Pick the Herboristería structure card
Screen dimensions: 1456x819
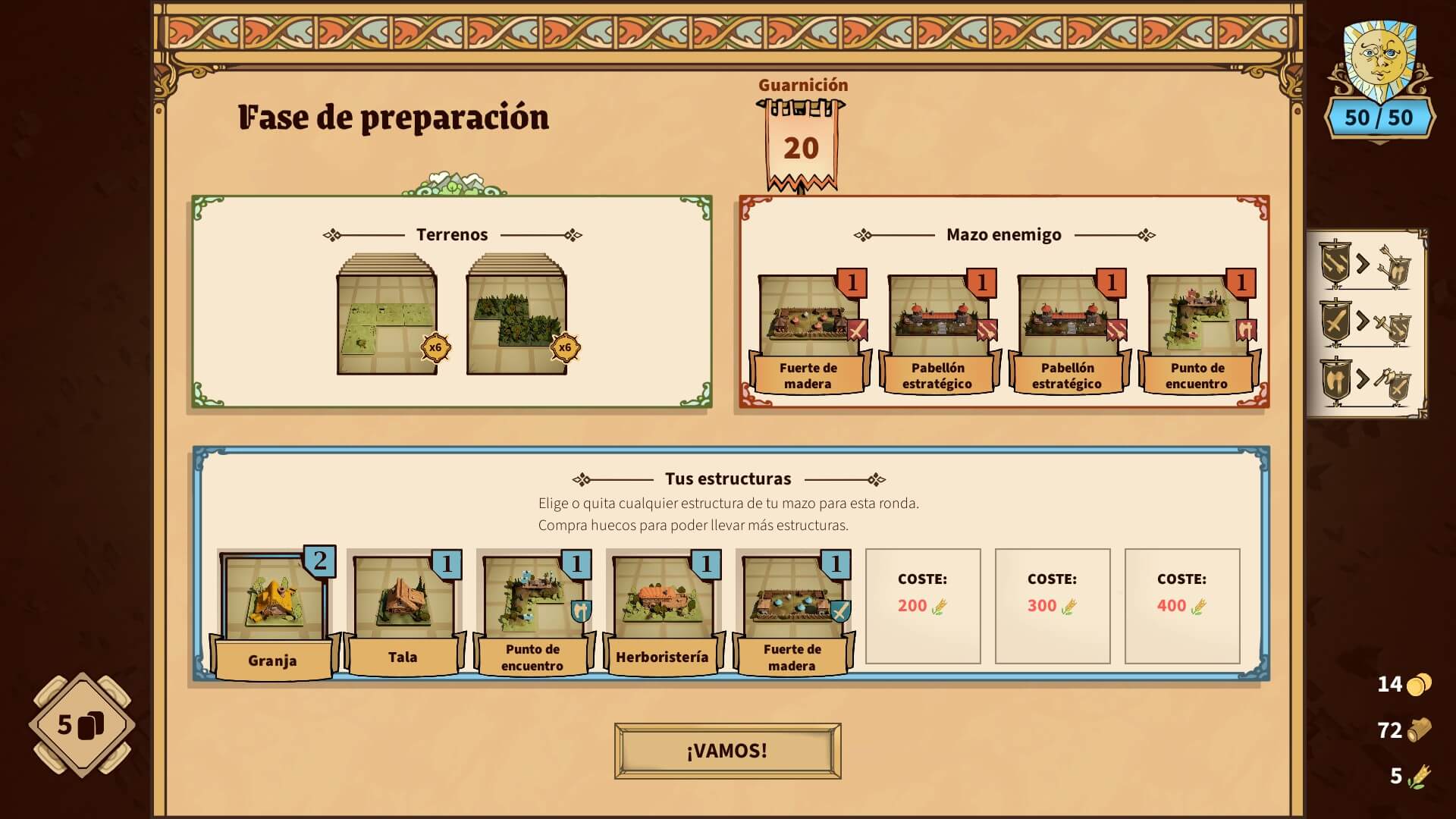tap(662, 611)
